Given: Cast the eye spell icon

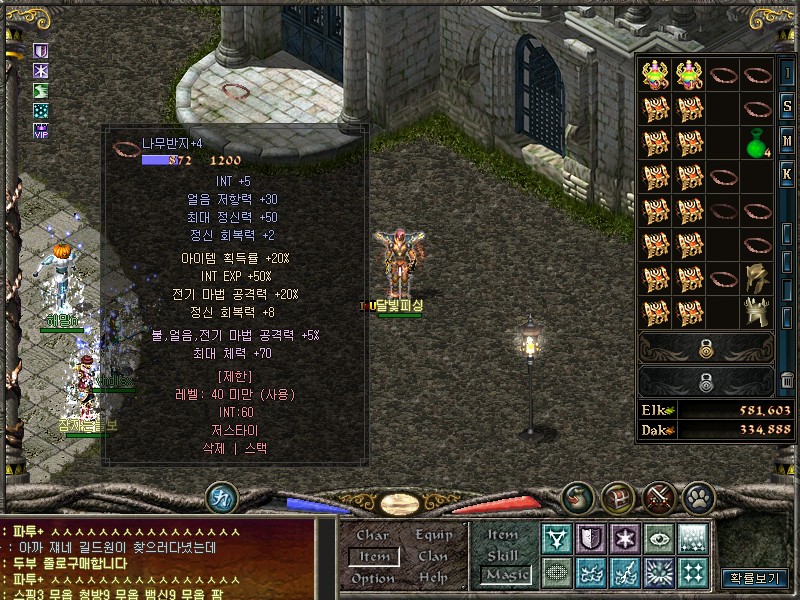Looking at the screenshot, I should pos(659,539).
